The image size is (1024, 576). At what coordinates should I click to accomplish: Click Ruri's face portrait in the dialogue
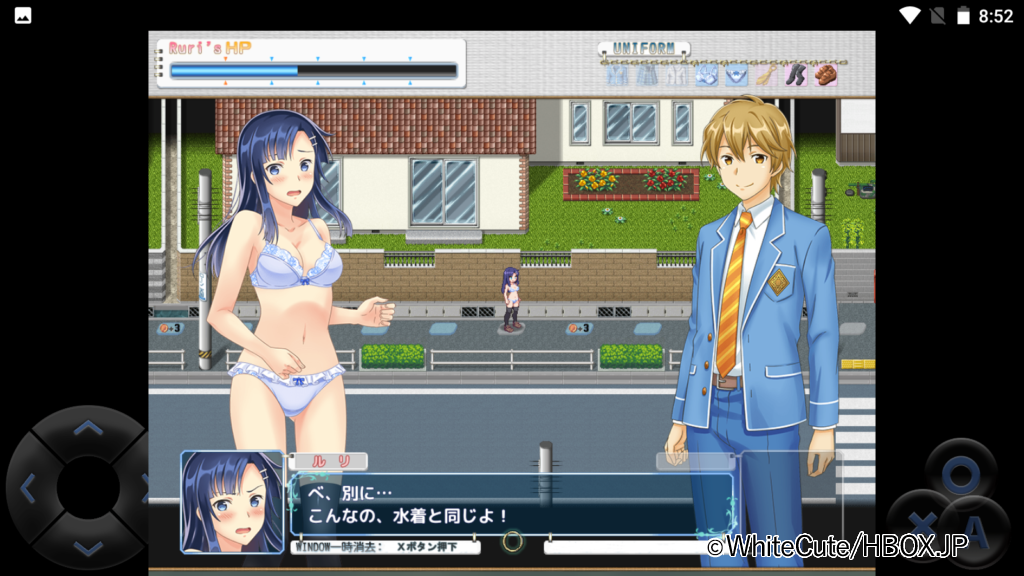click(x=232, y=502)
